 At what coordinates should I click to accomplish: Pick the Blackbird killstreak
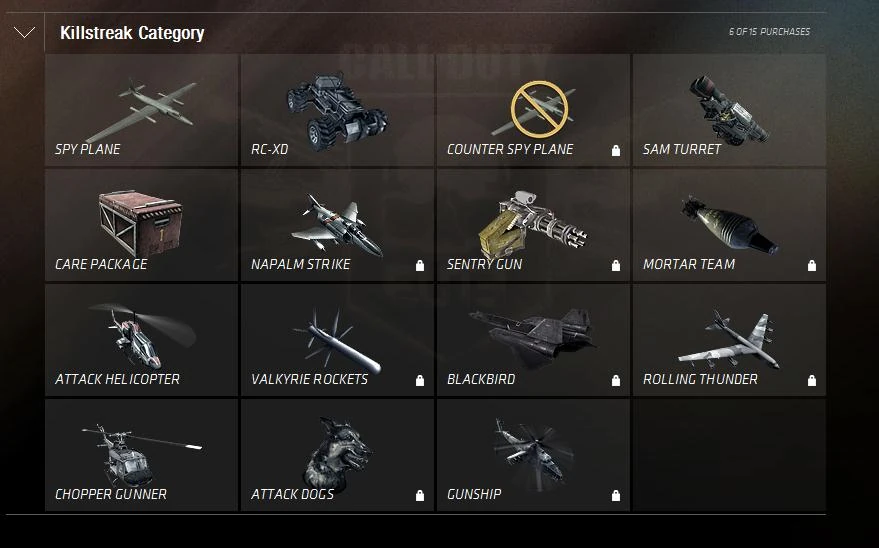pos(533,340)
